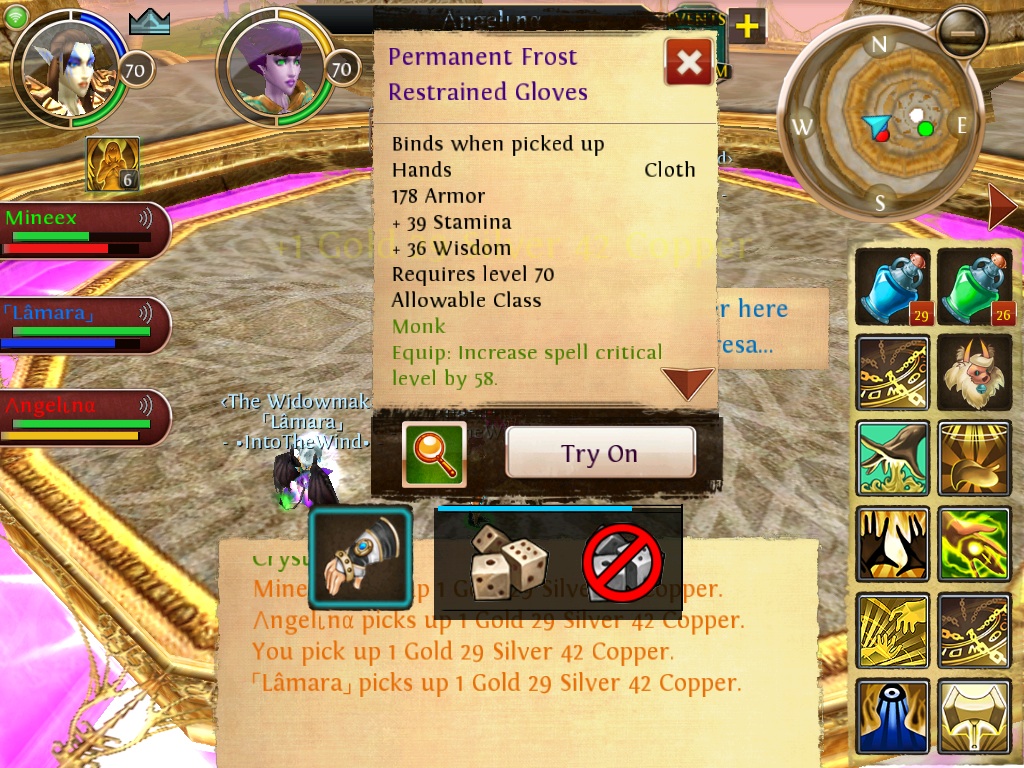Screen dimensions: 1024x768
Task: Choose party member Mineex's frame
Action: click(78, 230)
